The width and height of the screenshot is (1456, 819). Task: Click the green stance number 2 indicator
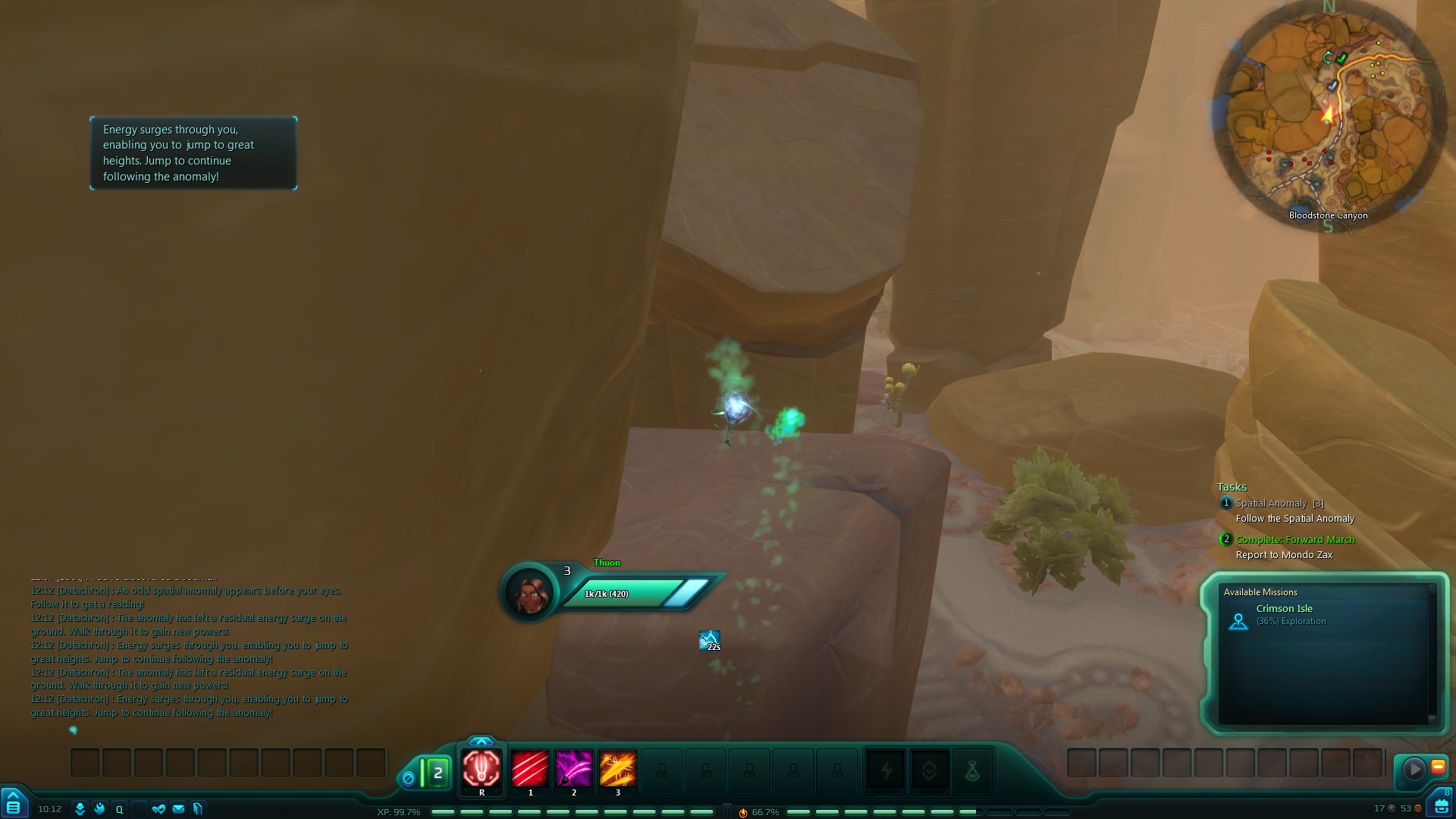tap(437, 773)
